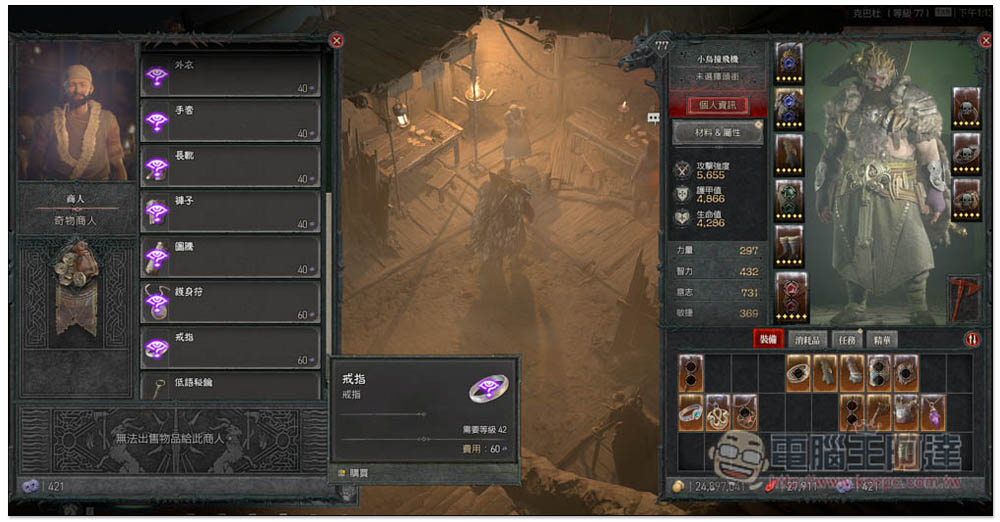Choose the 手套 gloves entry
The height and width of the screenshot is (522, 1000).
[230, 121]
